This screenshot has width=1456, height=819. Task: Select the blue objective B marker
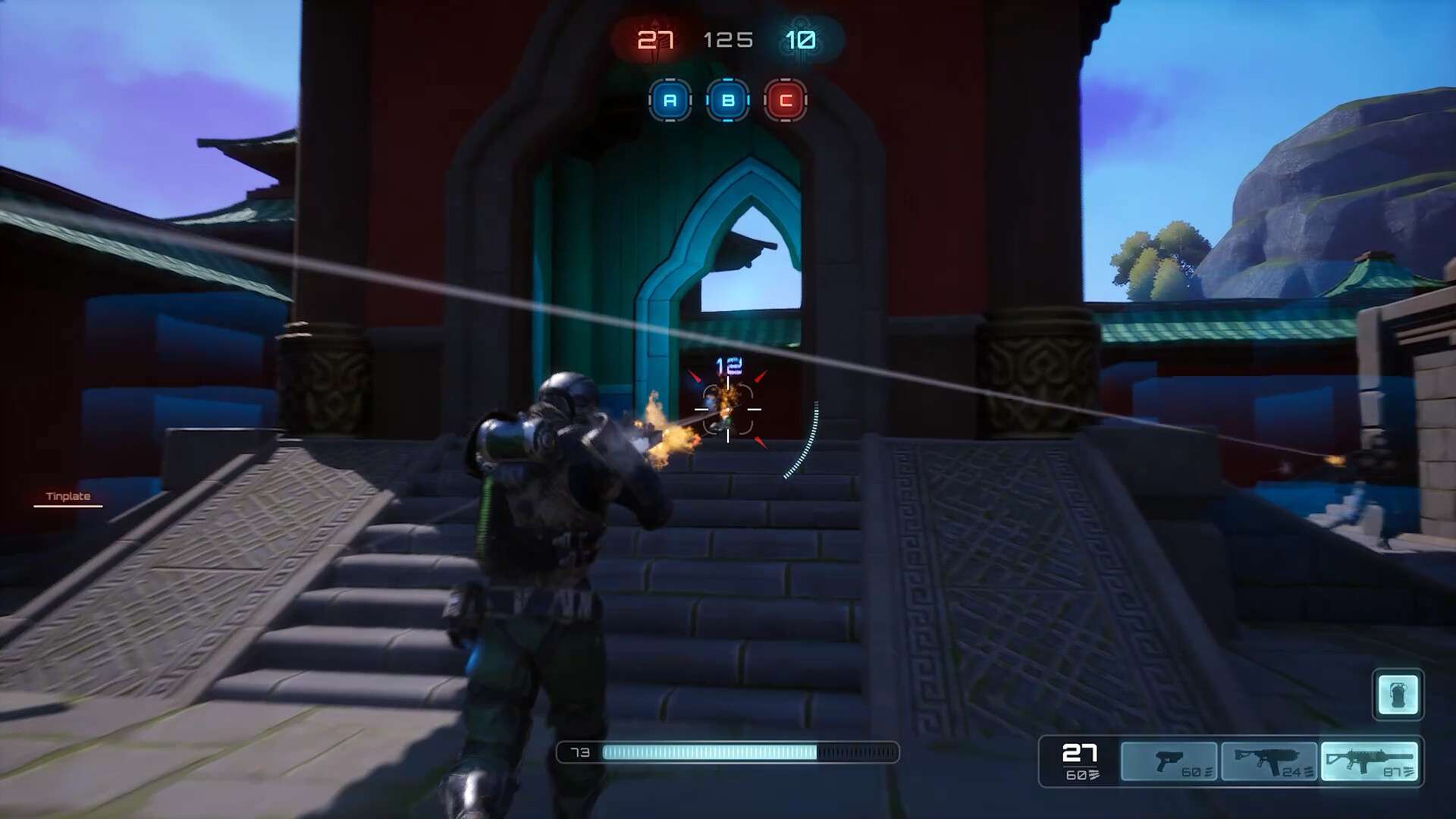(728, 100)
